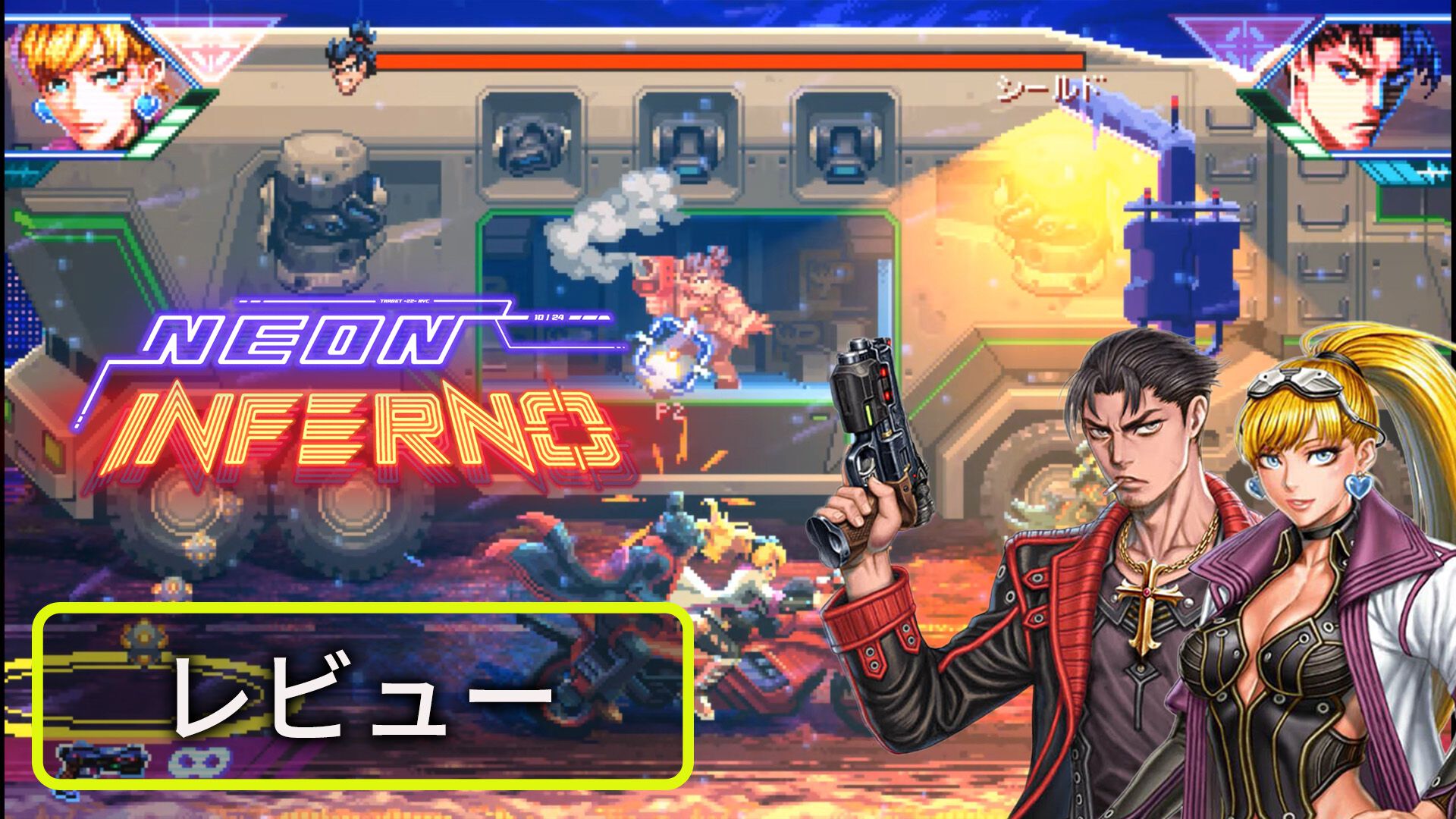Expand the 10/24 date tag on the logo
1456x819 pixels.
tap(550, 317)
